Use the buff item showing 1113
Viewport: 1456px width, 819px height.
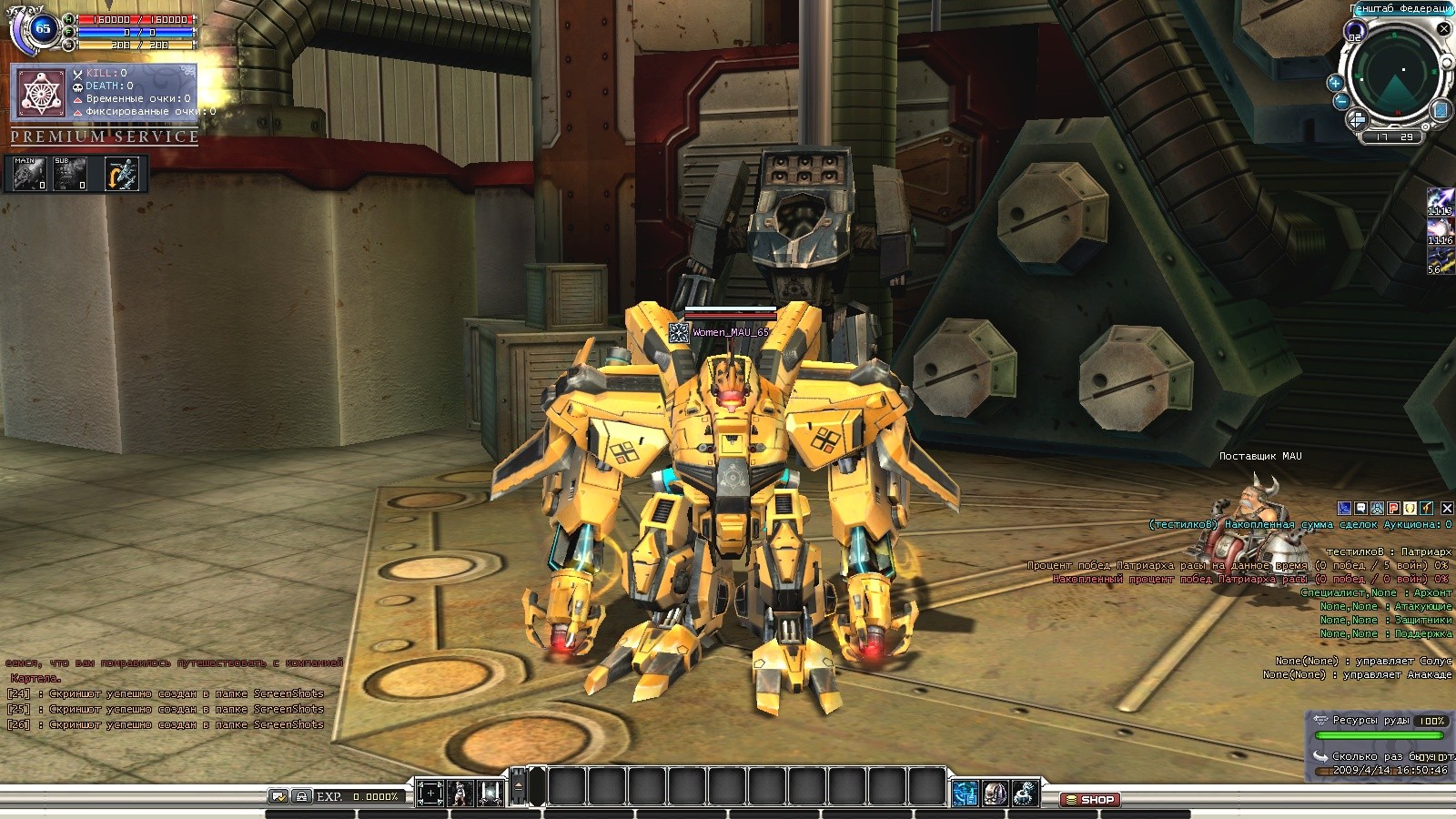1440,202
